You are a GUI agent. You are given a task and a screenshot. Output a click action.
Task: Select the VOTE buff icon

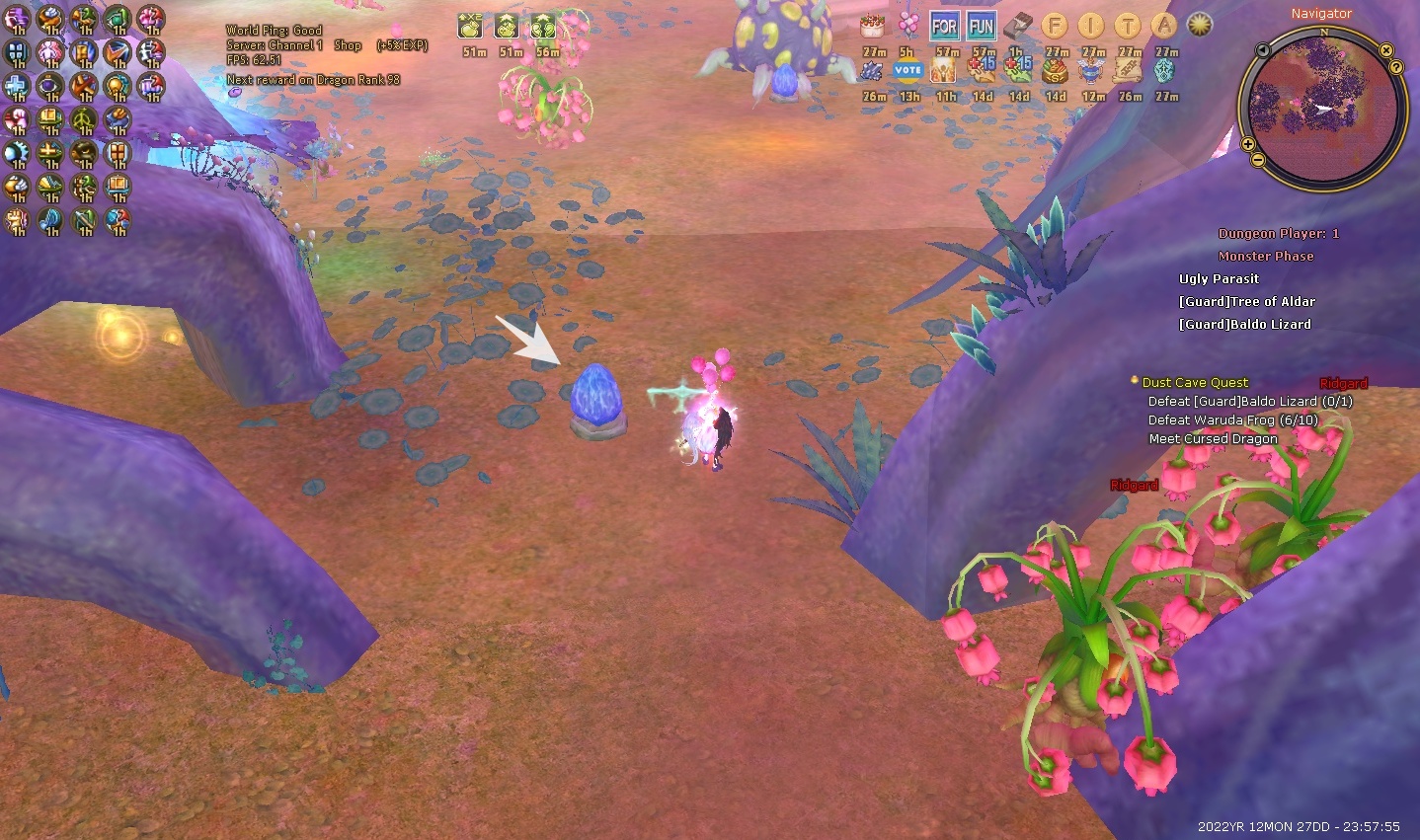pyautogui.click(x=907, y=71)
